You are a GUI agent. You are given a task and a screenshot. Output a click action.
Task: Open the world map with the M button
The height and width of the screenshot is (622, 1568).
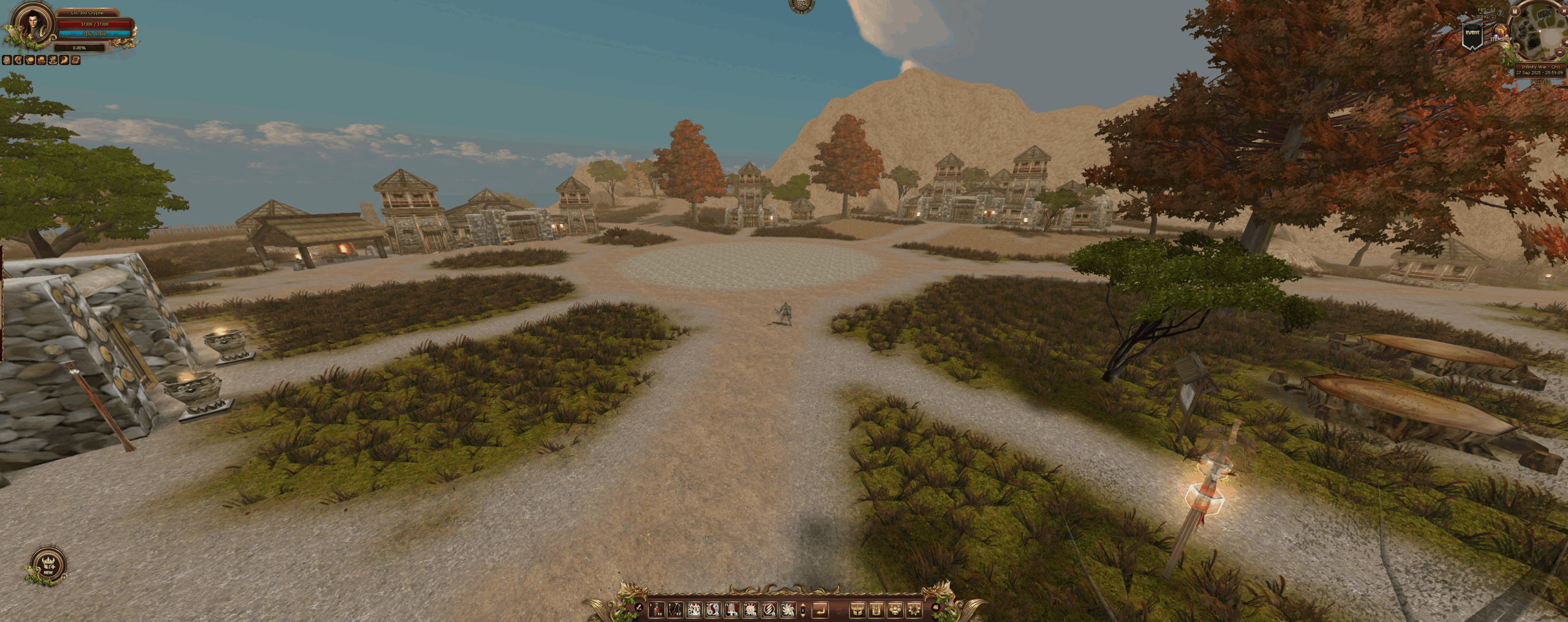tap(1515, 11)
